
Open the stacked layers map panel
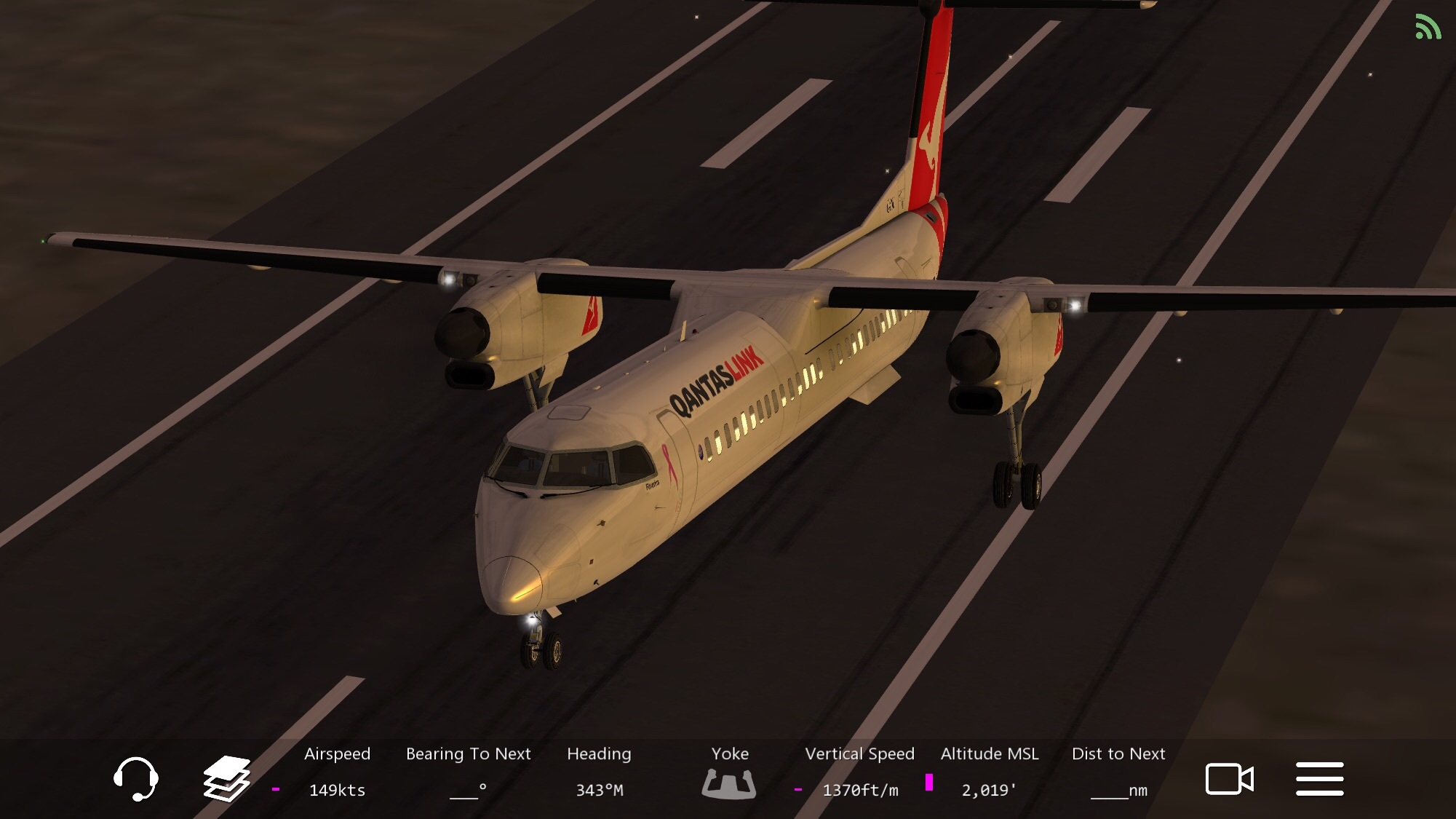[226, 778]
